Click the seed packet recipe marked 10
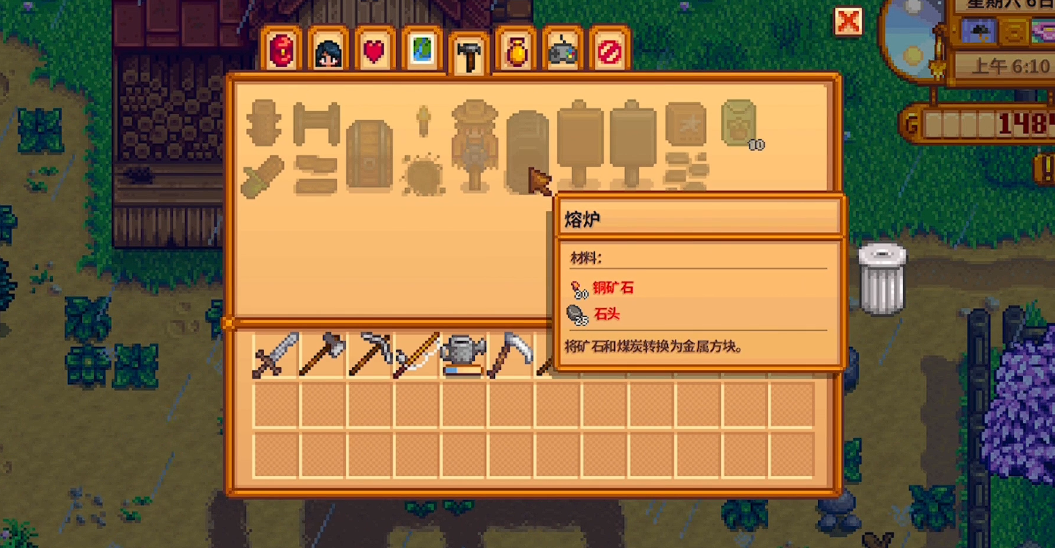 pyautogui.click(x=738, y=123)
